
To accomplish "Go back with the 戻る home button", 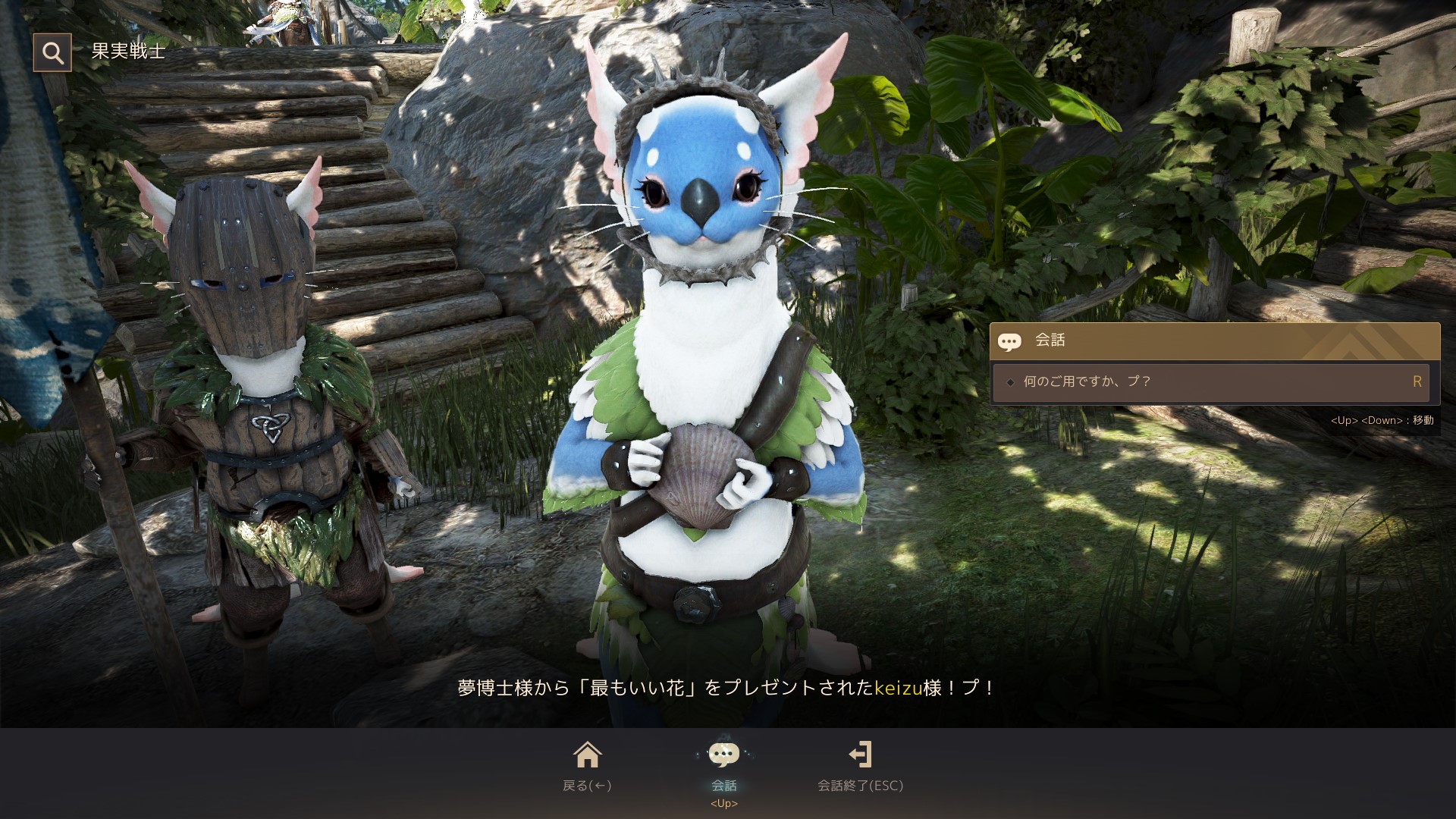I will tap(587, 764).
